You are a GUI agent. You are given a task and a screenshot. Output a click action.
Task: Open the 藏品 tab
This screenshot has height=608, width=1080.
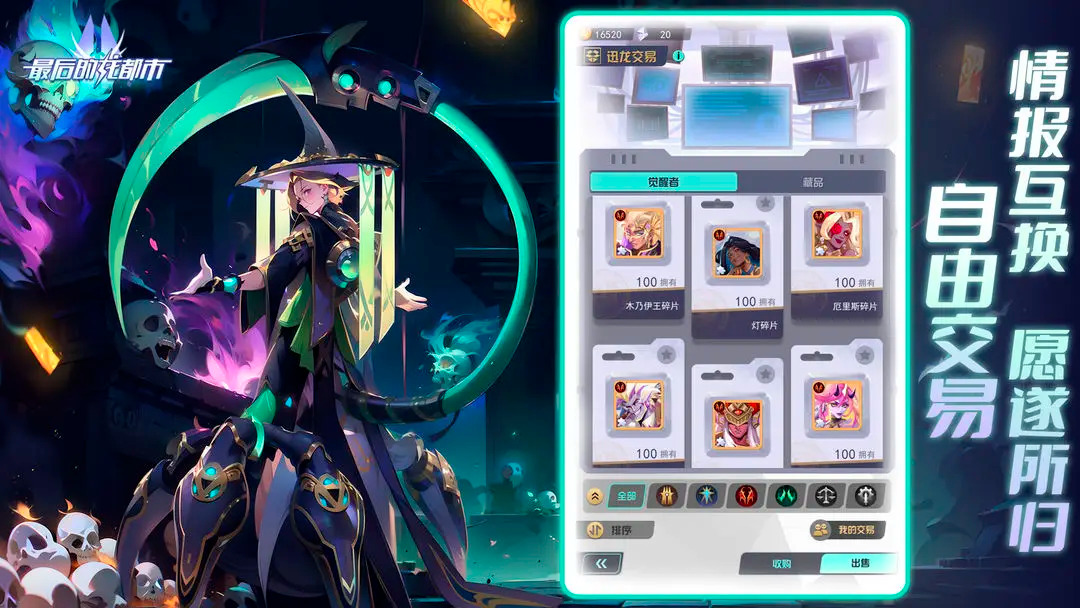tap(811, 182)
